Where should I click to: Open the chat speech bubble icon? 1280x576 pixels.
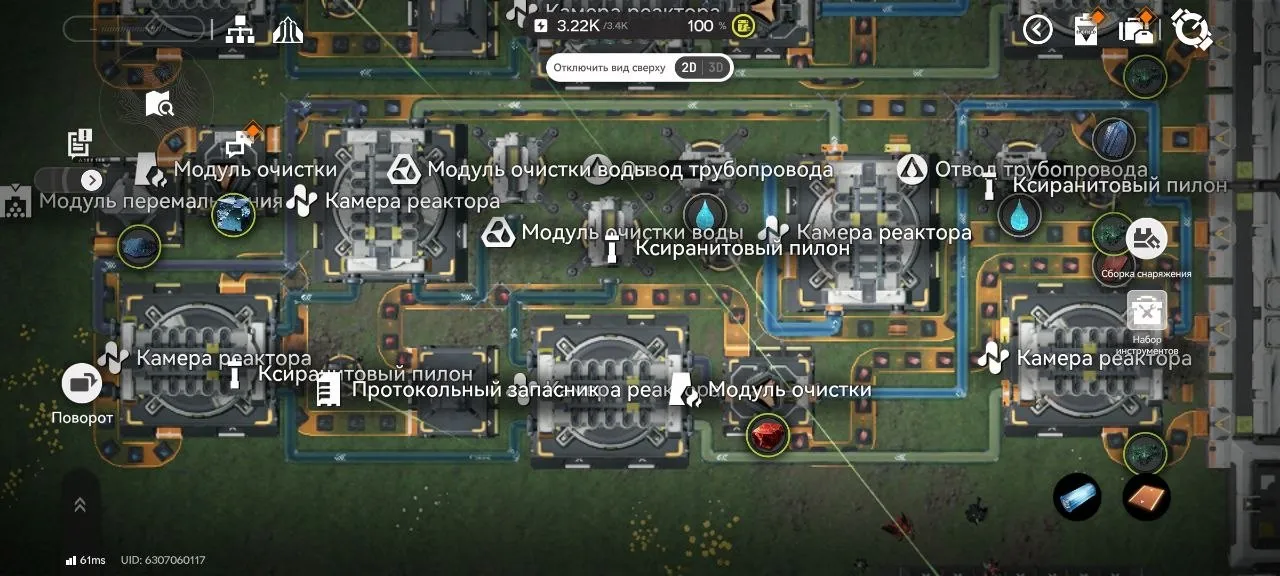click(x=238, y=146)
